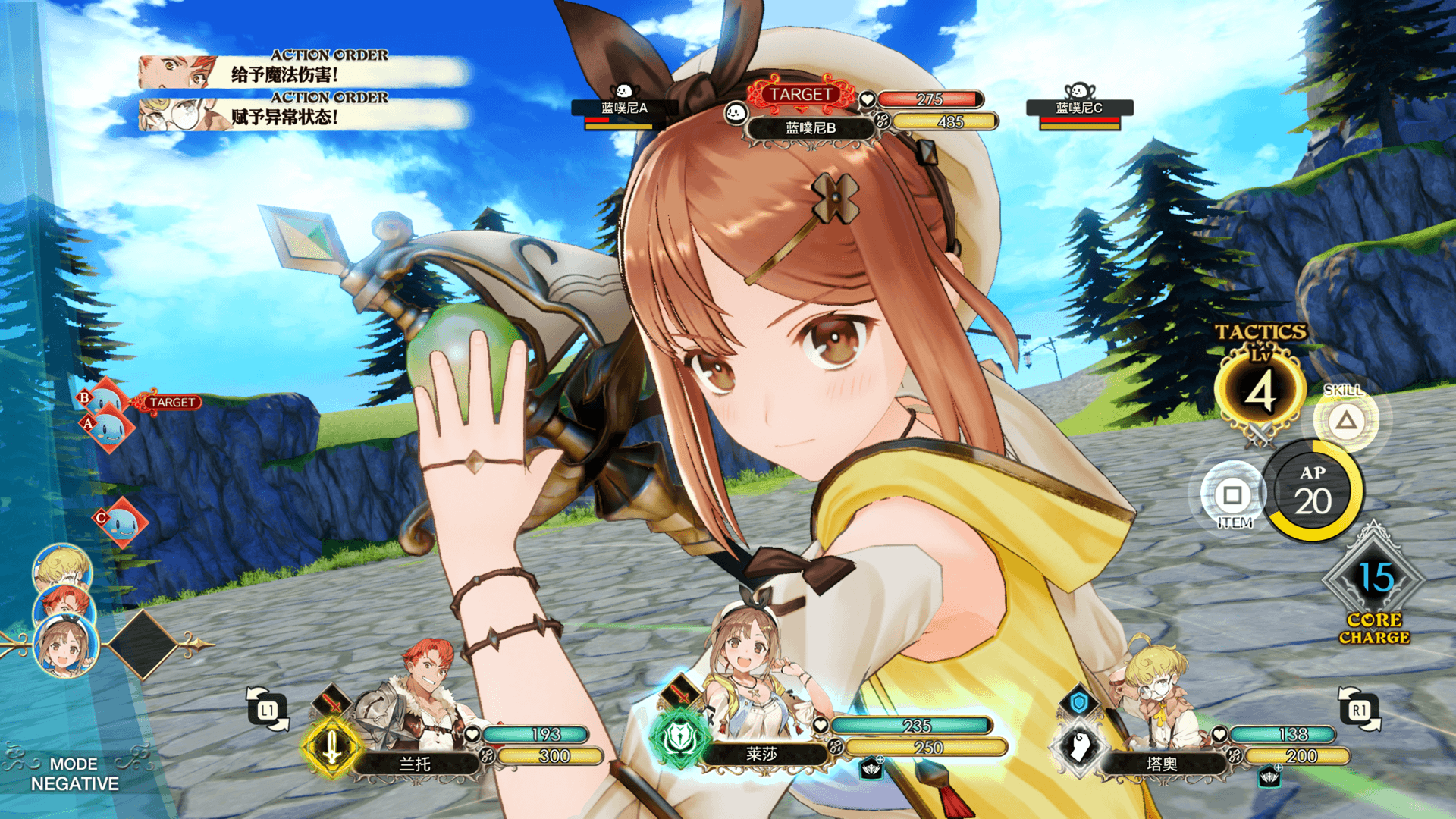1456x819 pixels.
Task: Select enemy 蓝噗尼A name tag
Action: point(623,108)
